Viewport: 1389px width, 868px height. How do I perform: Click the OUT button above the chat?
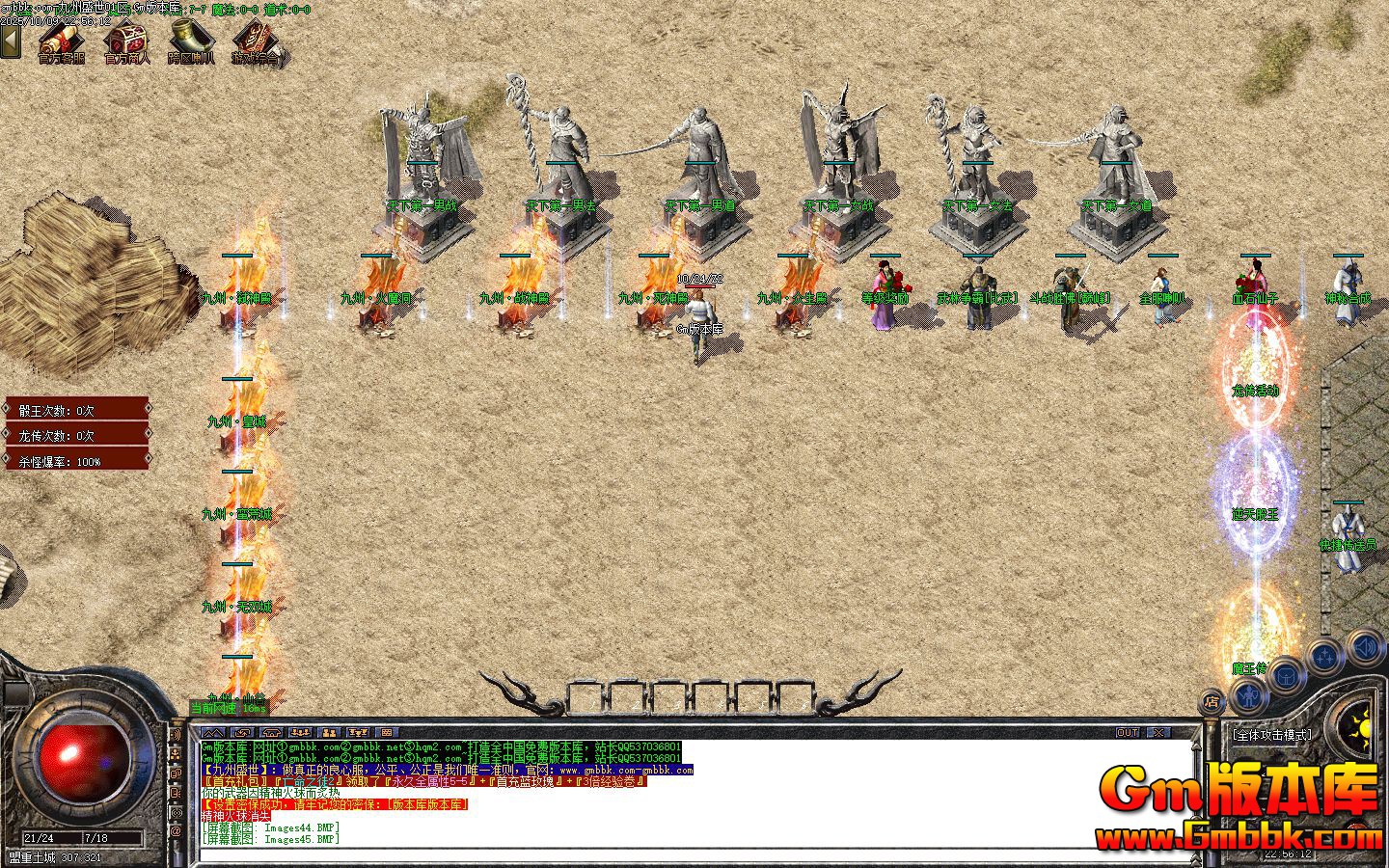[1128, 733]
